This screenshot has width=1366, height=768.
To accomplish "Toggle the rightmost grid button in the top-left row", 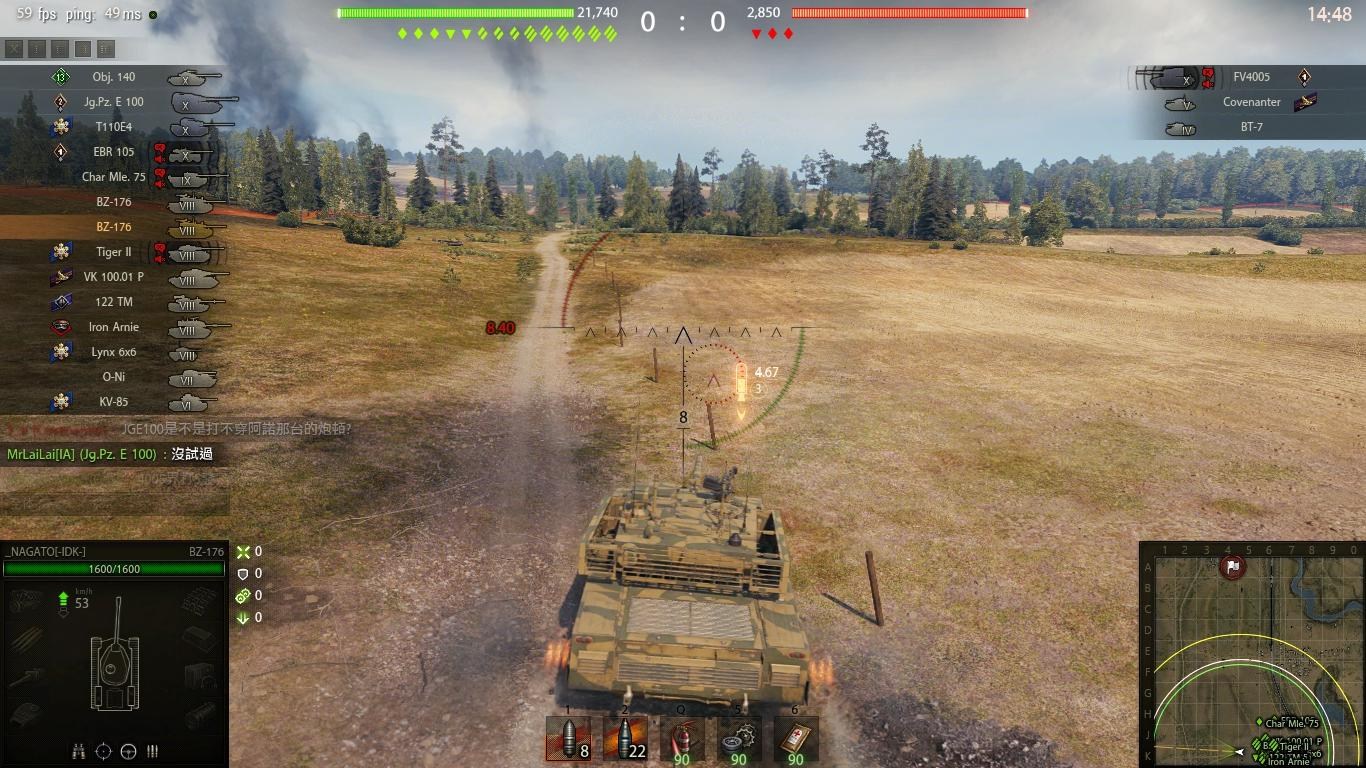I will [x=105, y=48].
